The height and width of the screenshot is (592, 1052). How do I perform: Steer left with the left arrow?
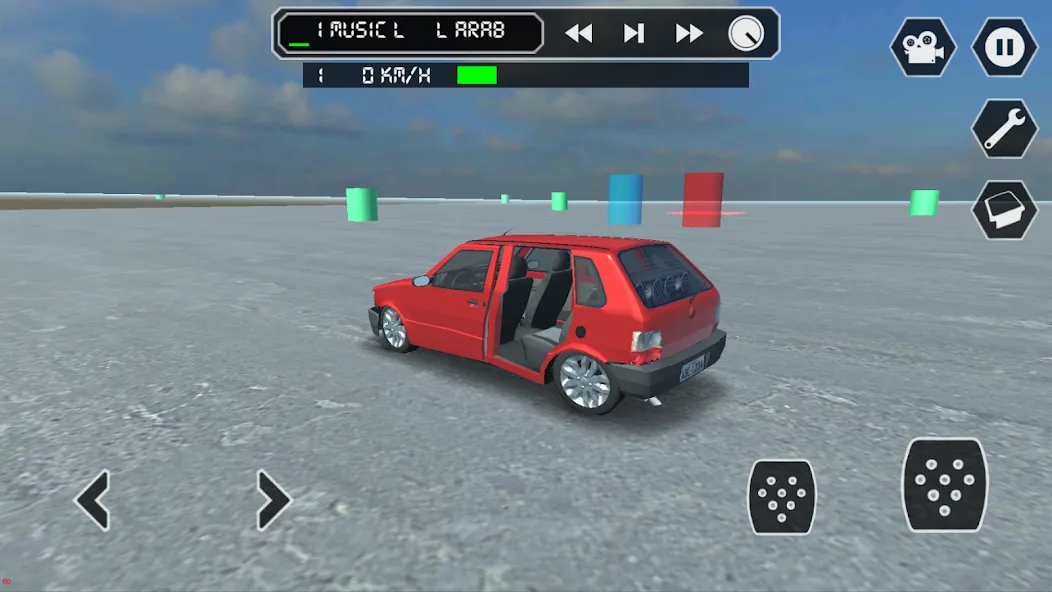tap(94, 500)
